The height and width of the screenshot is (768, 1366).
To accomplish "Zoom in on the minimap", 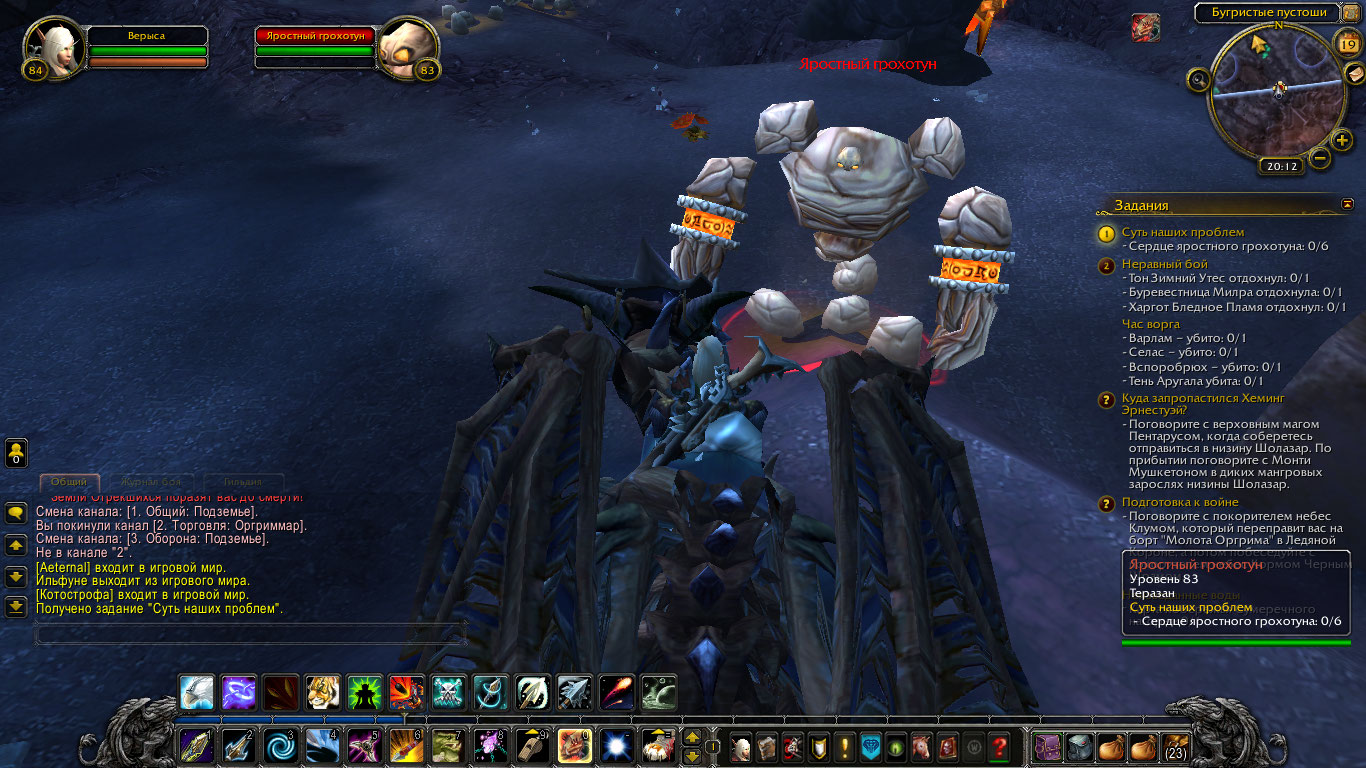I will pyautogui.click(x=1342, y=140).
